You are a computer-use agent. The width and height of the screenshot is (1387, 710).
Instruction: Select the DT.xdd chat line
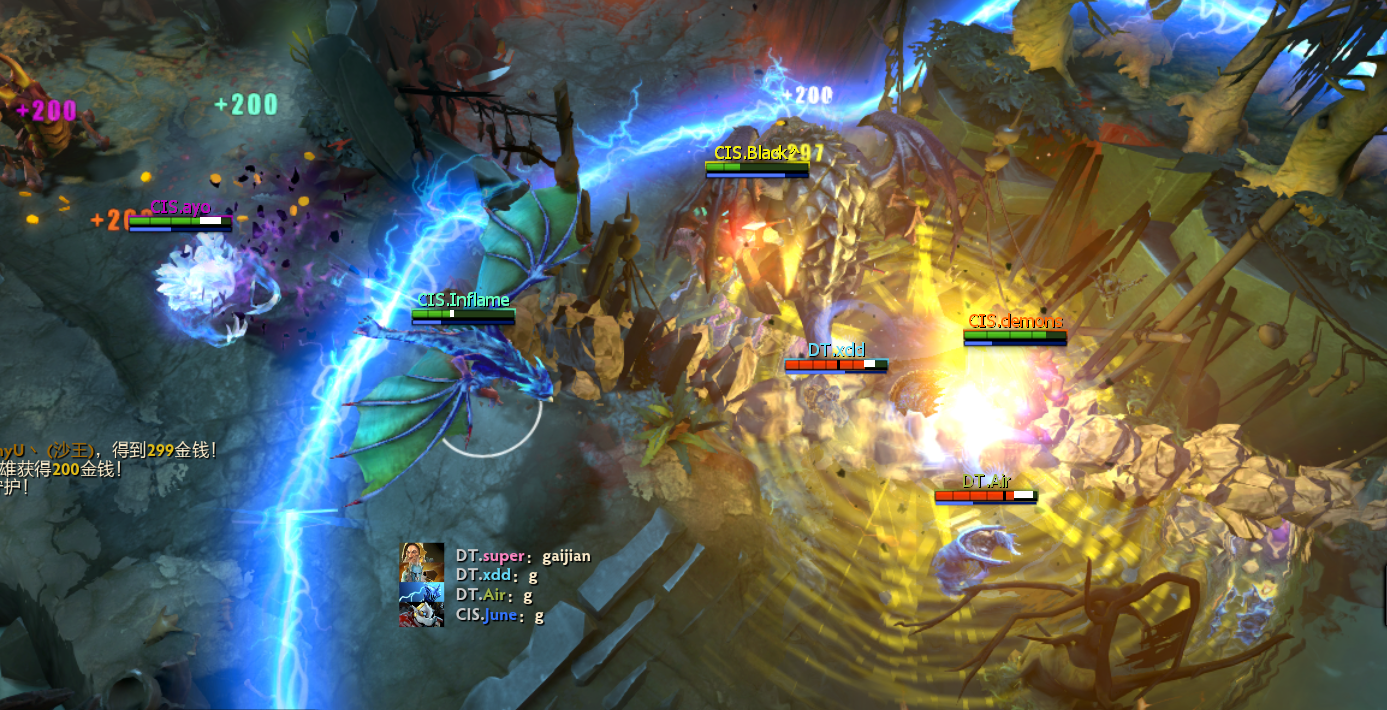pyautogui.click(x=497, y=576)
